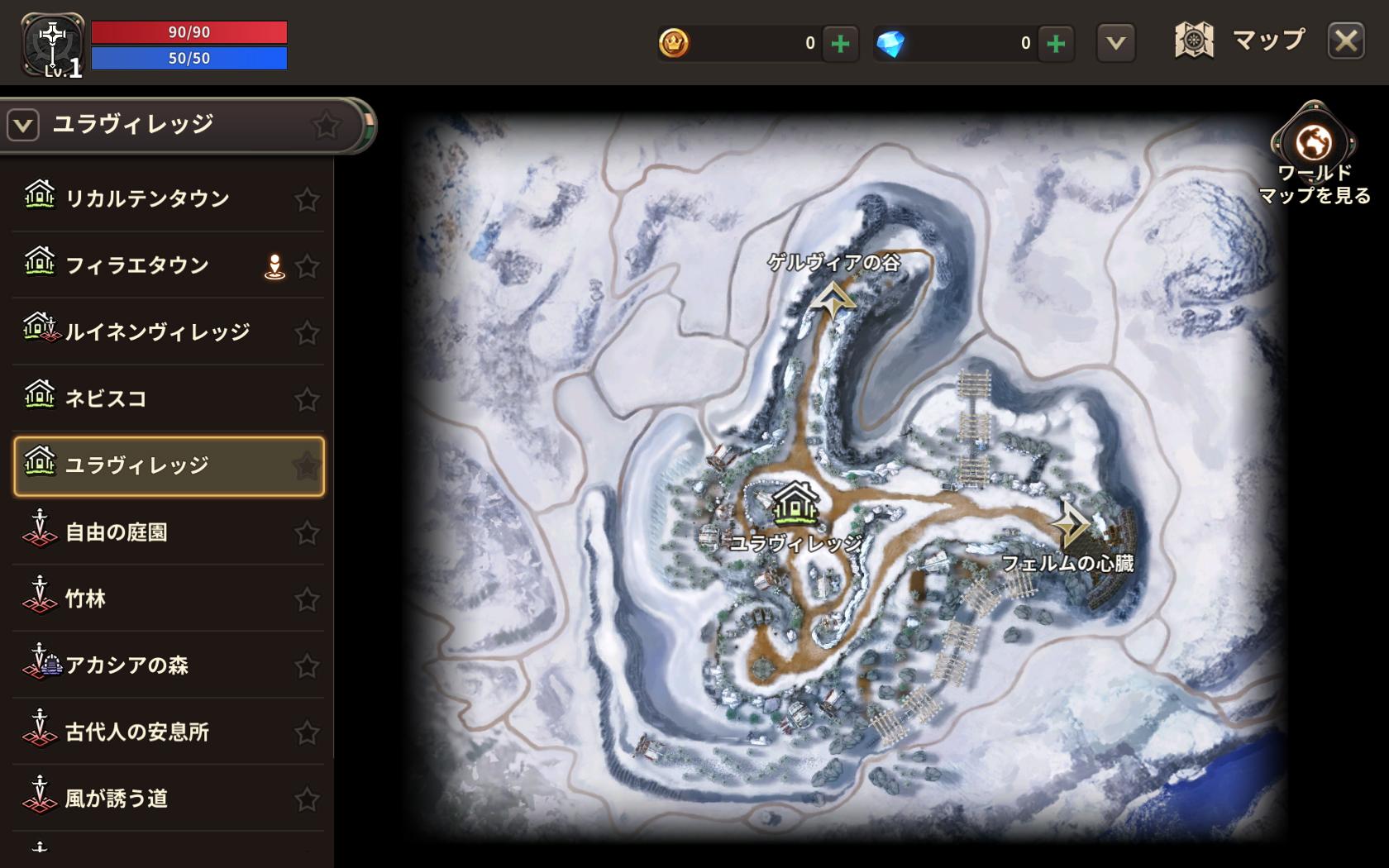The width and height of the screenshot is (1389, 868).
Task: Add blue diamonds with the plus button
Action: point(1056,43)
